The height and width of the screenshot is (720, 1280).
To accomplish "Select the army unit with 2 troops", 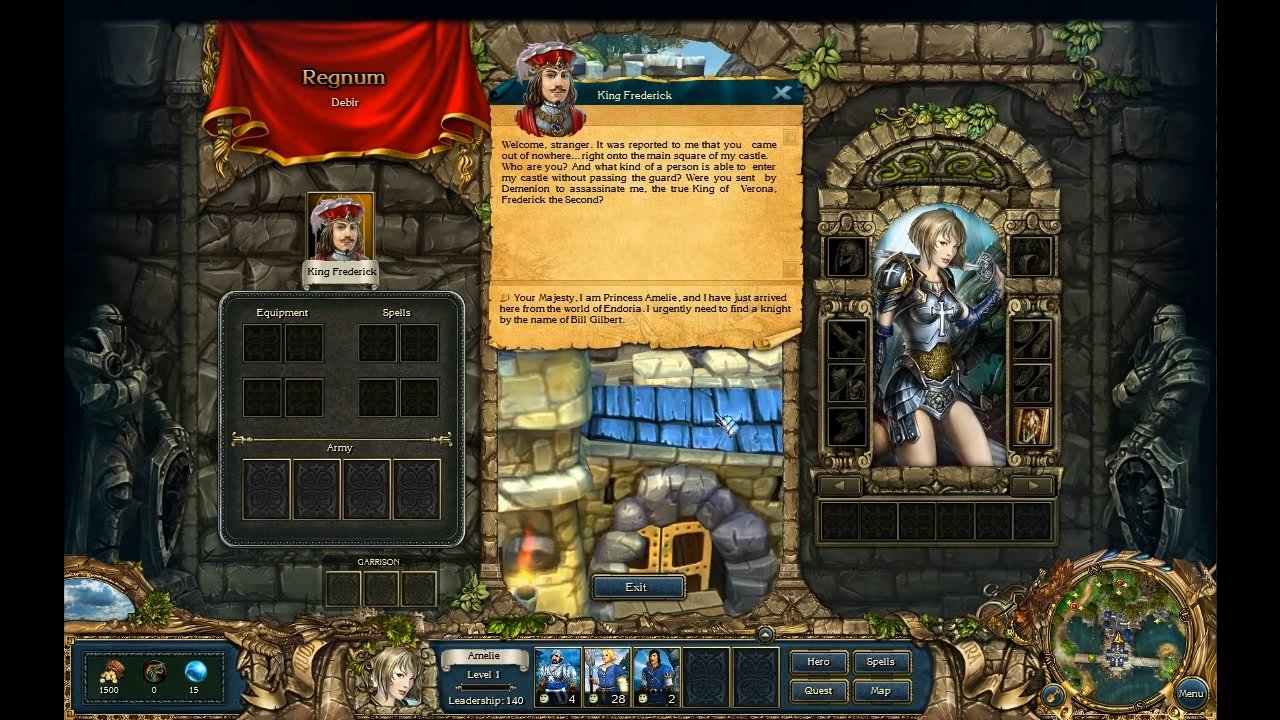I will [x=656, y=677].
